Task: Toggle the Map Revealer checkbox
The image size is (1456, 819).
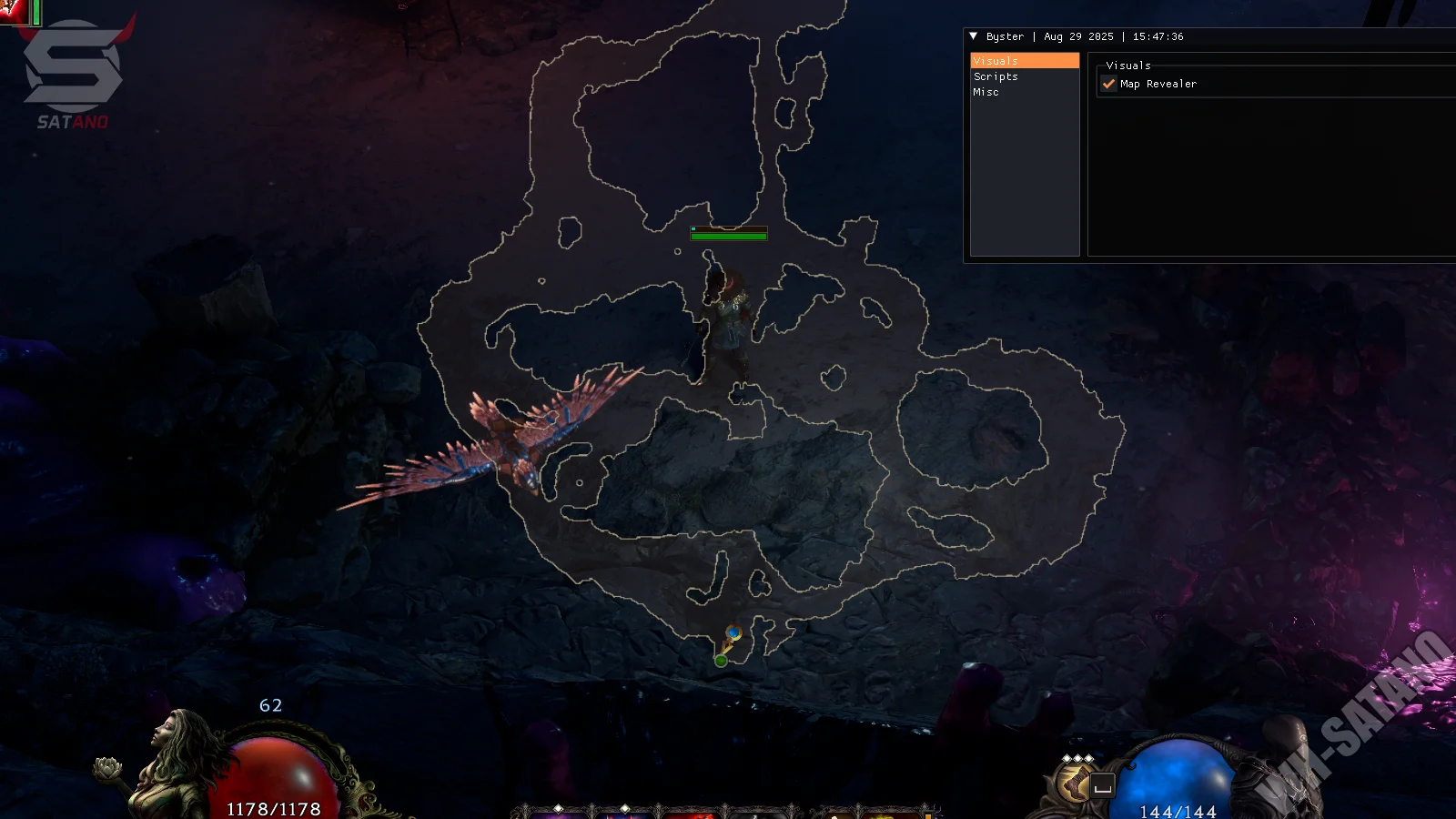Action: pos(1108,84)
